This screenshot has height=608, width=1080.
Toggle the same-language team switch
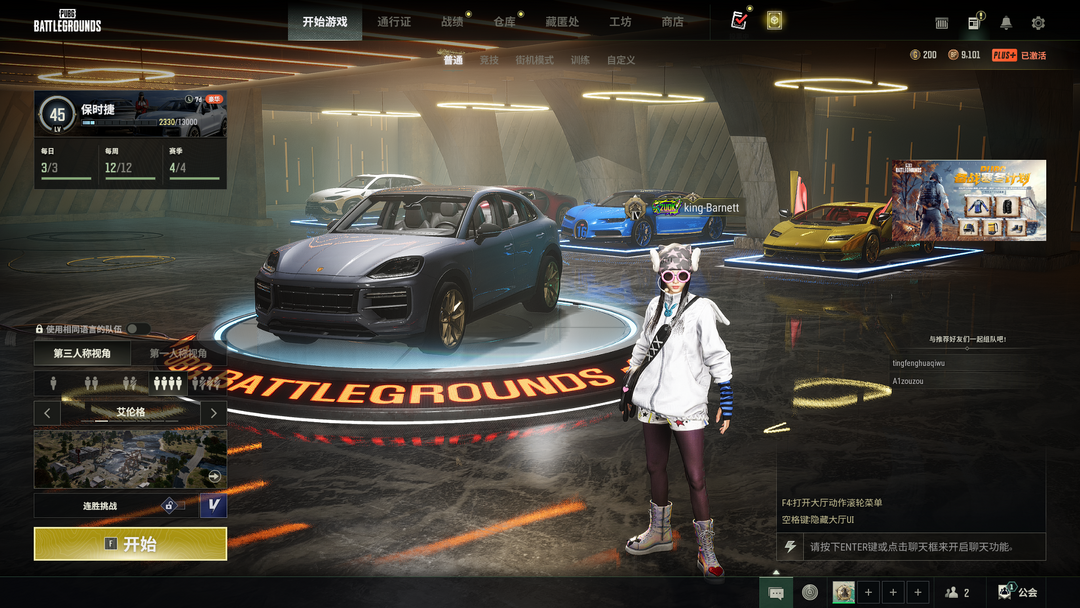137,329
